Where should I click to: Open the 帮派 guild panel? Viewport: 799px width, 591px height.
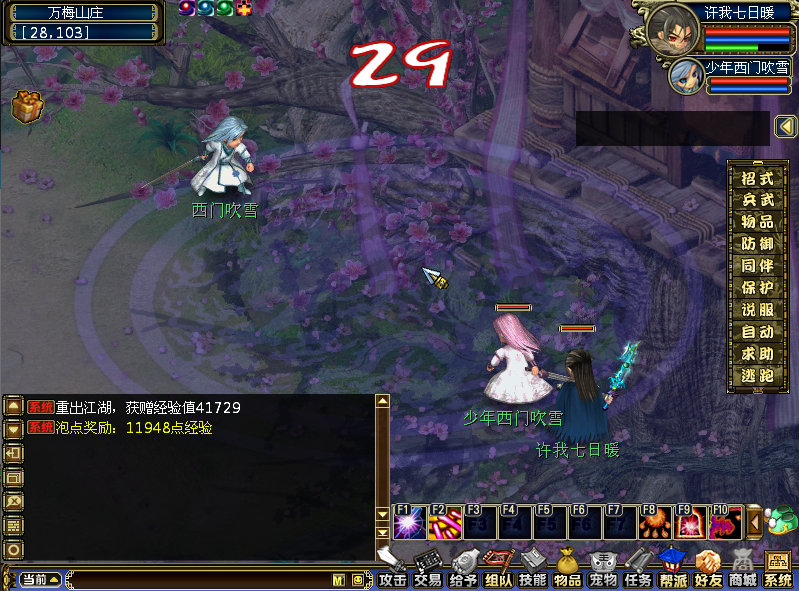point(673,570)
